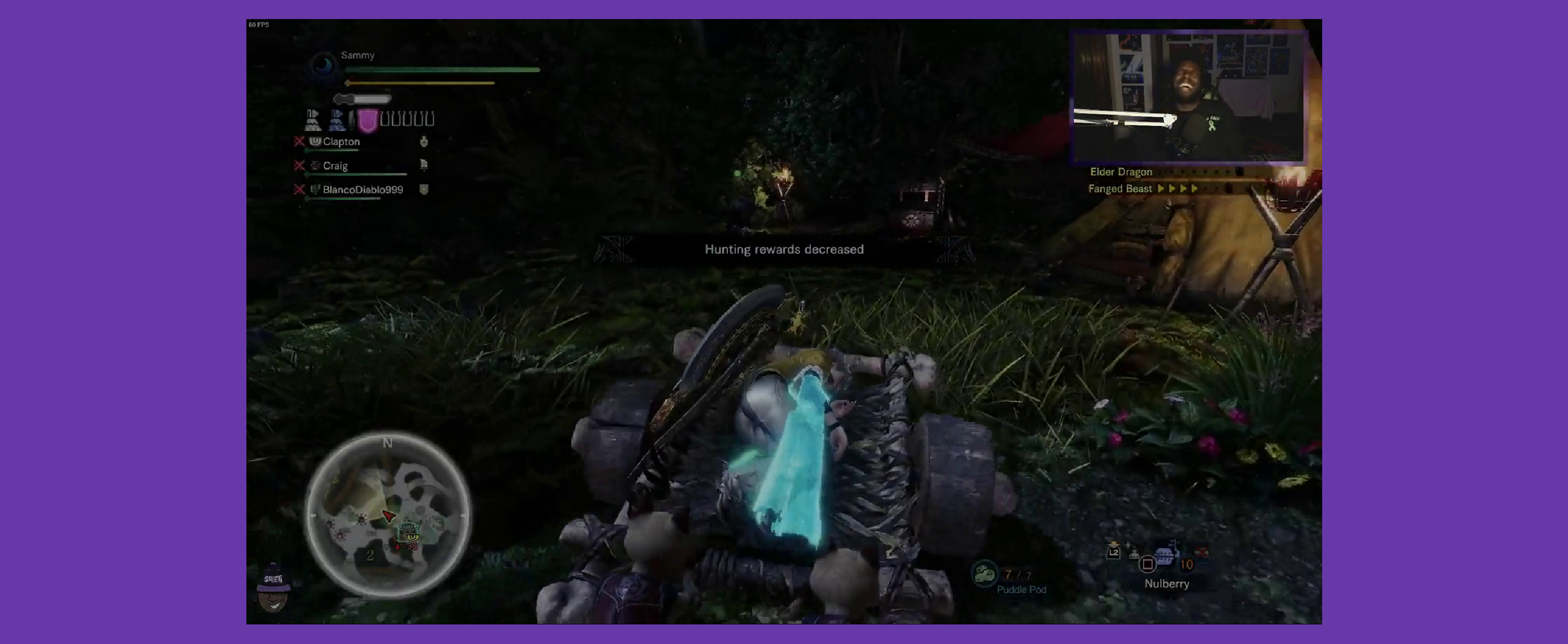The height and width of the screenshot is (644, 1568).
Task: Click the Sammy player name plate
Action: pyautogui.click(x=357, y=55)
